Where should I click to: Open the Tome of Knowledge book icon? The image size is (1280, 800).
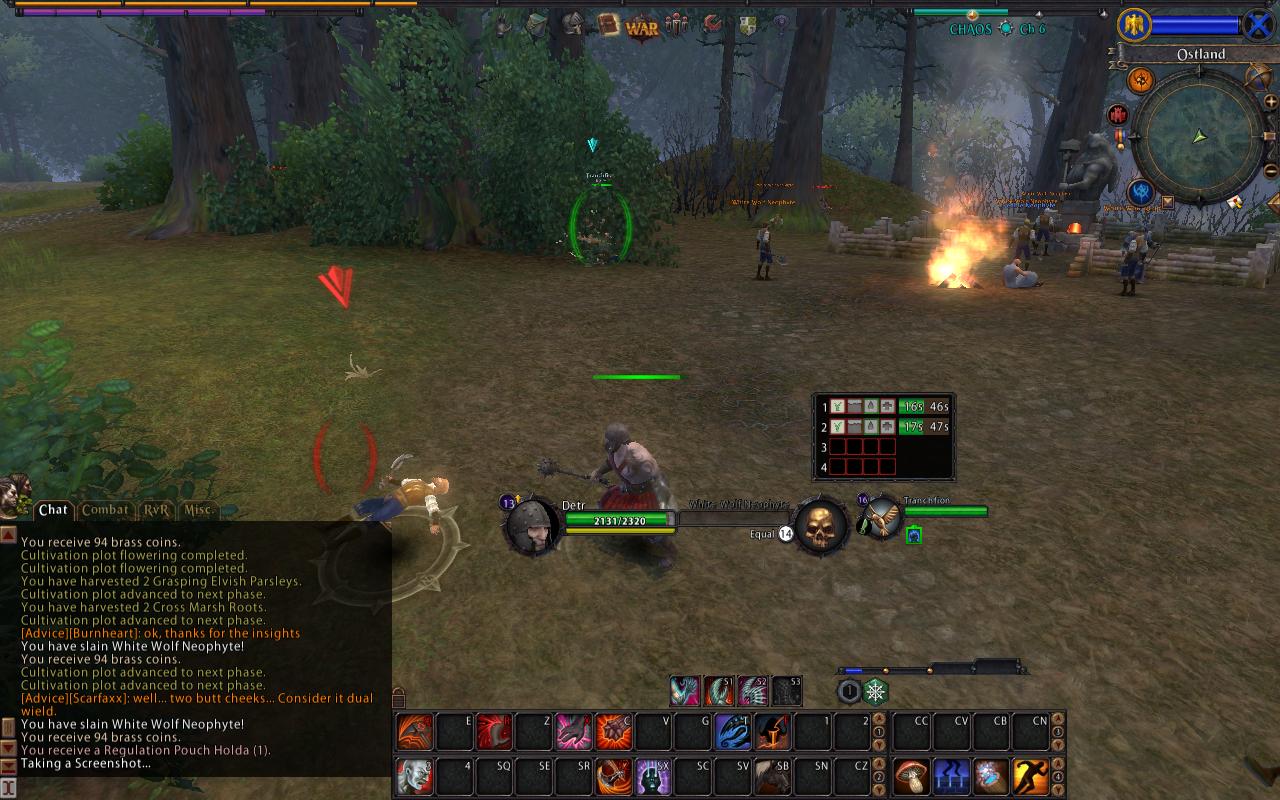tap(608, 24)
